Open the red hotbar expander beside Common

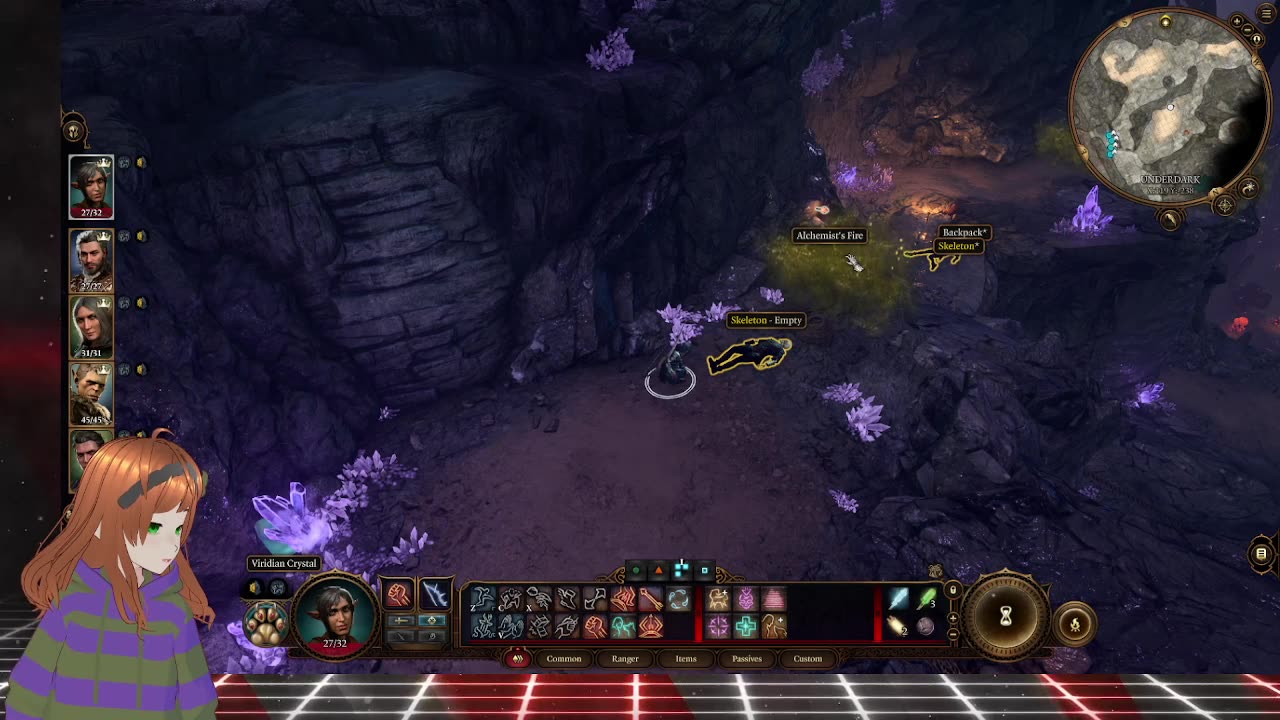click(517, 659)
